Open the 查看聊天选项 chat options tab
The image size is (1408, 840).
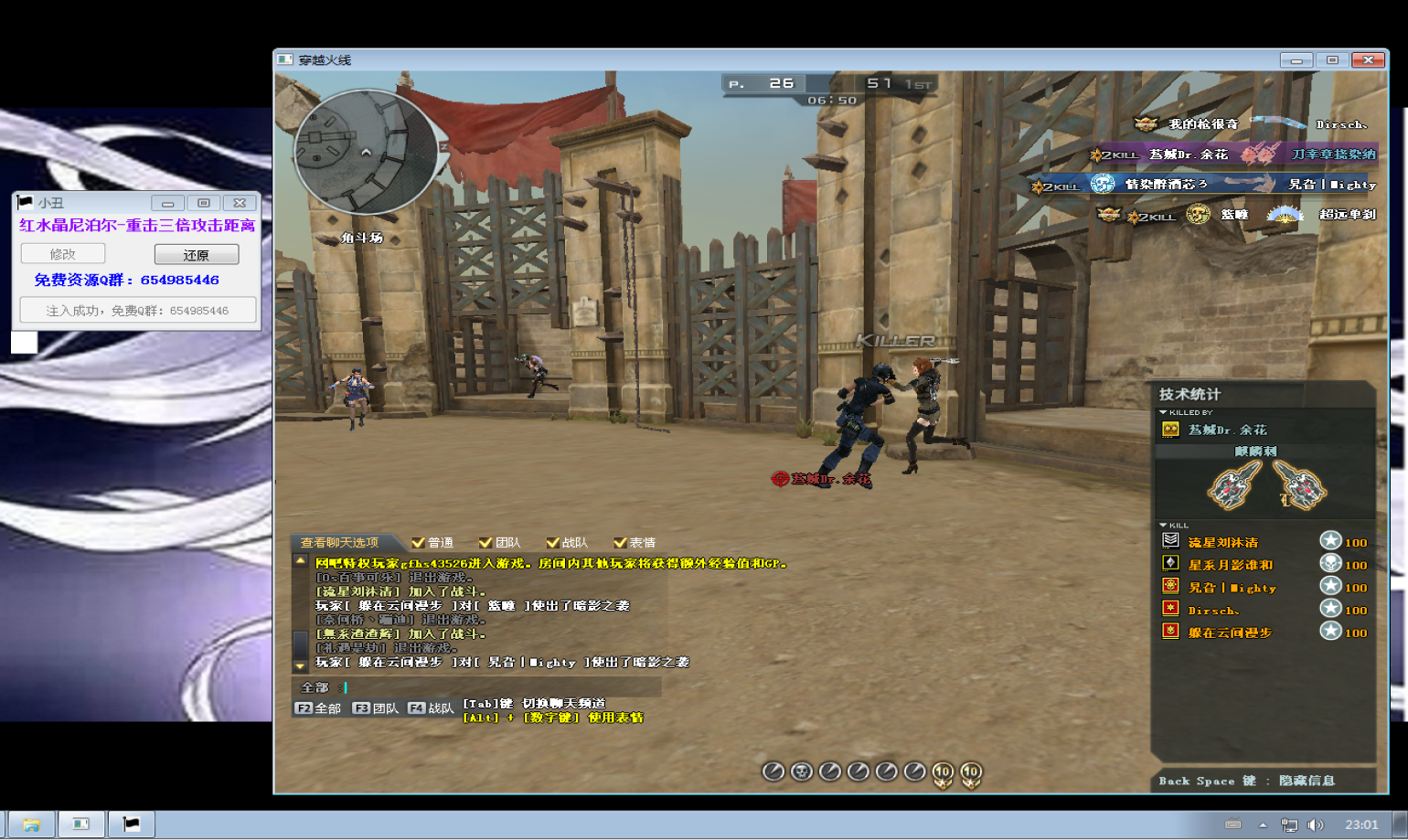point(339,542)
